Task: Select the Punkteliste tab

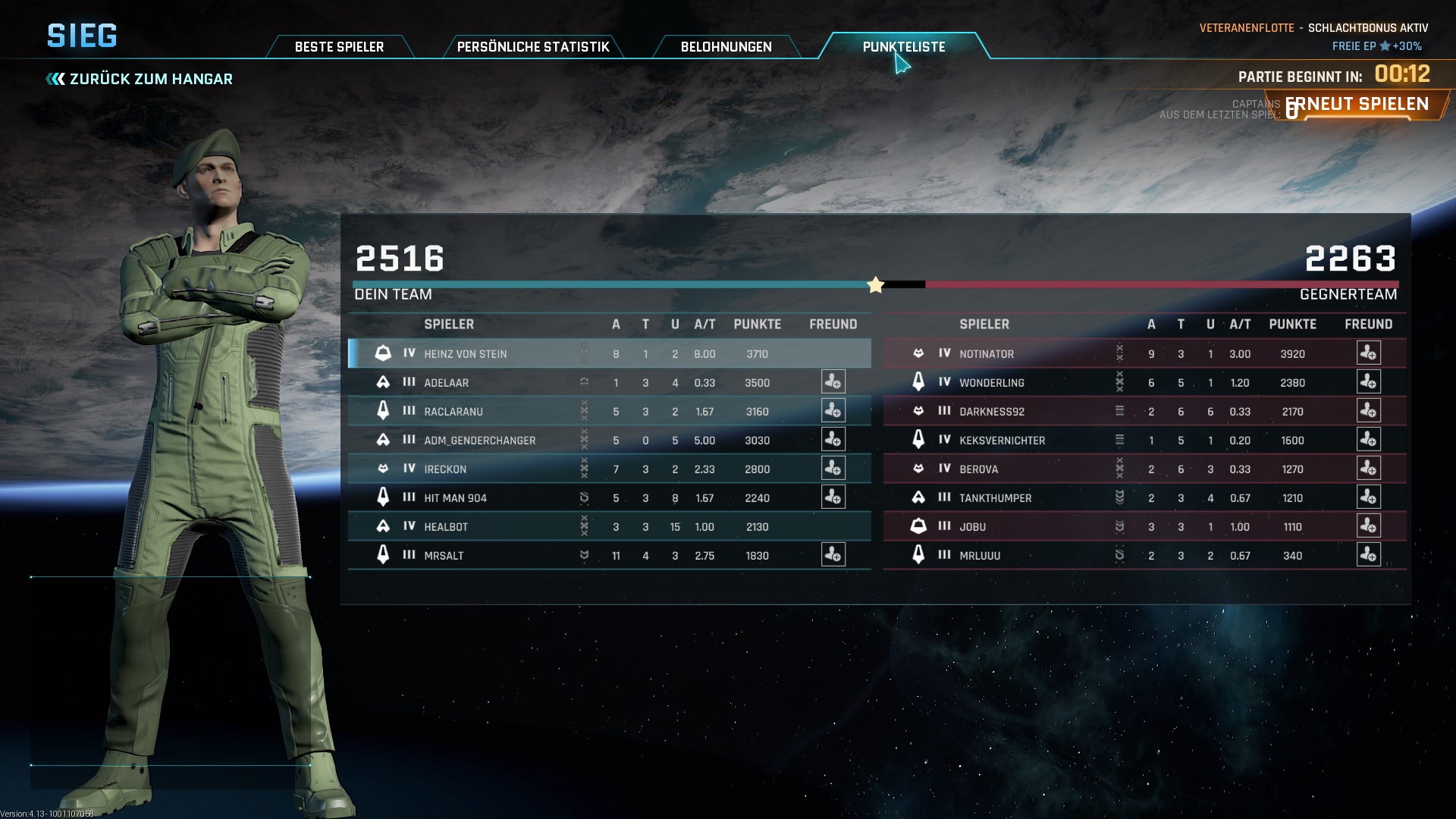Action: tap(903, 47)
